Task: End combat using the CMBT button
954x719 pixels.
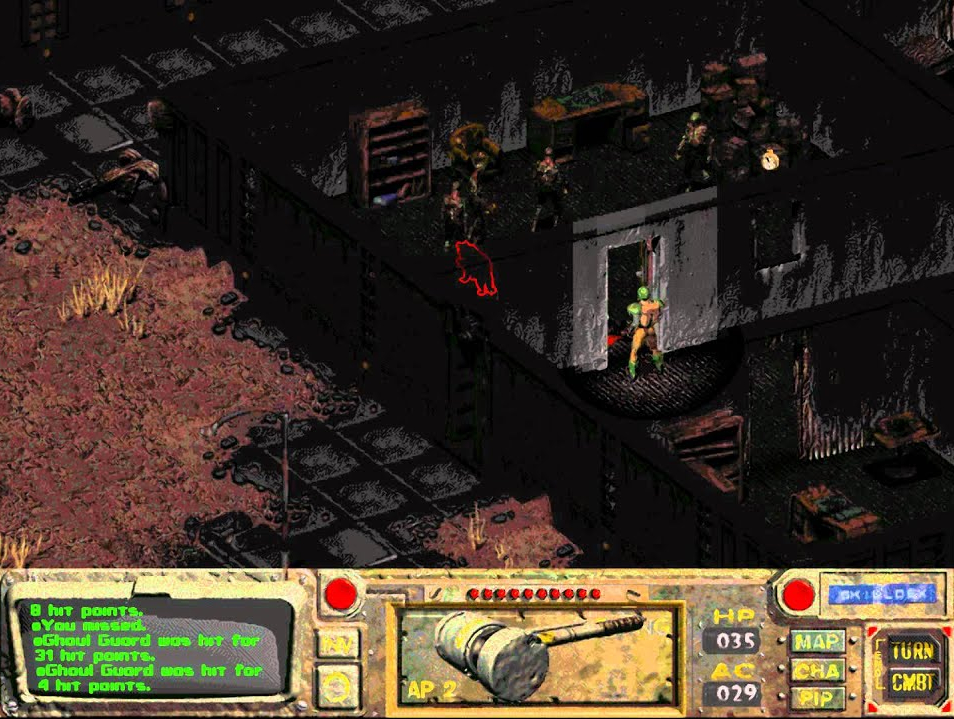Action: [913, 685]
